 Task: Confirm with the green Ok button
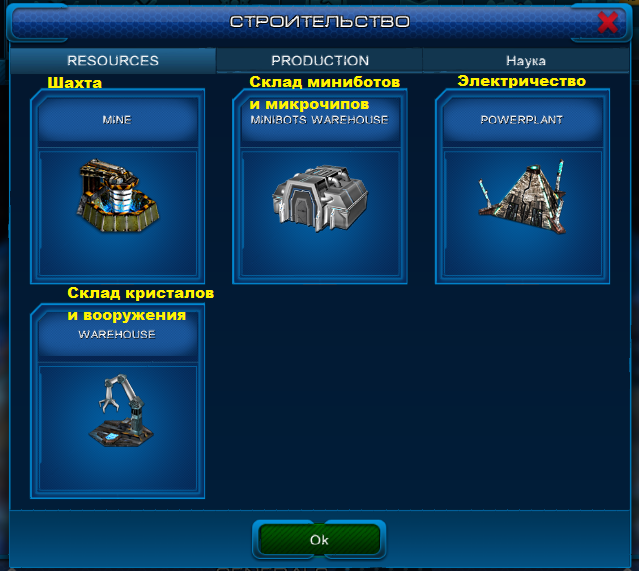(319, 539)
